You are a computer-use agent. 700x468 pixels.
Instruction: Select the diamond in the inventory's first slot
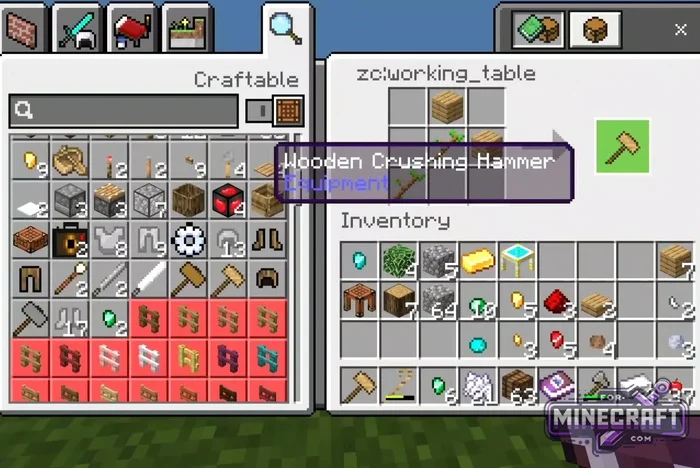tap(358, 261)
